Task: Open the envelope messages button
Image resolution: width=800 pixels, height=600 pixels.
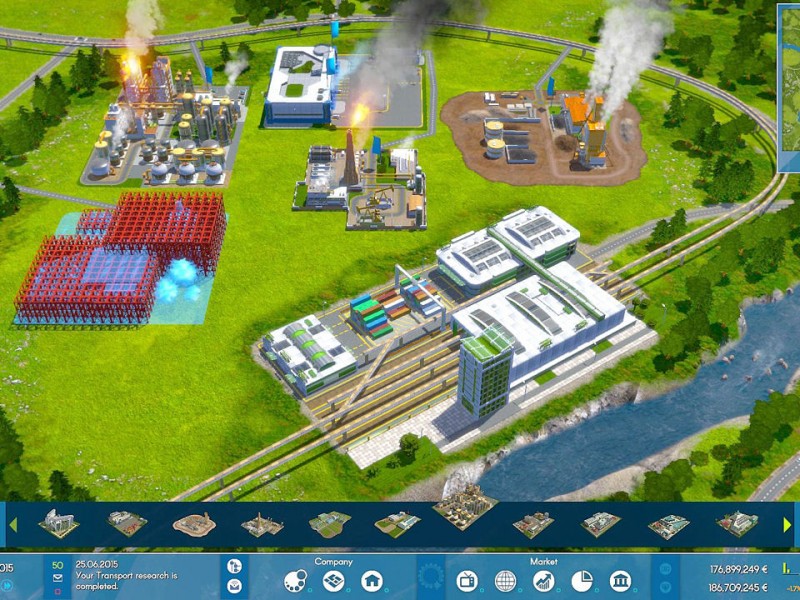Action: 234,586
